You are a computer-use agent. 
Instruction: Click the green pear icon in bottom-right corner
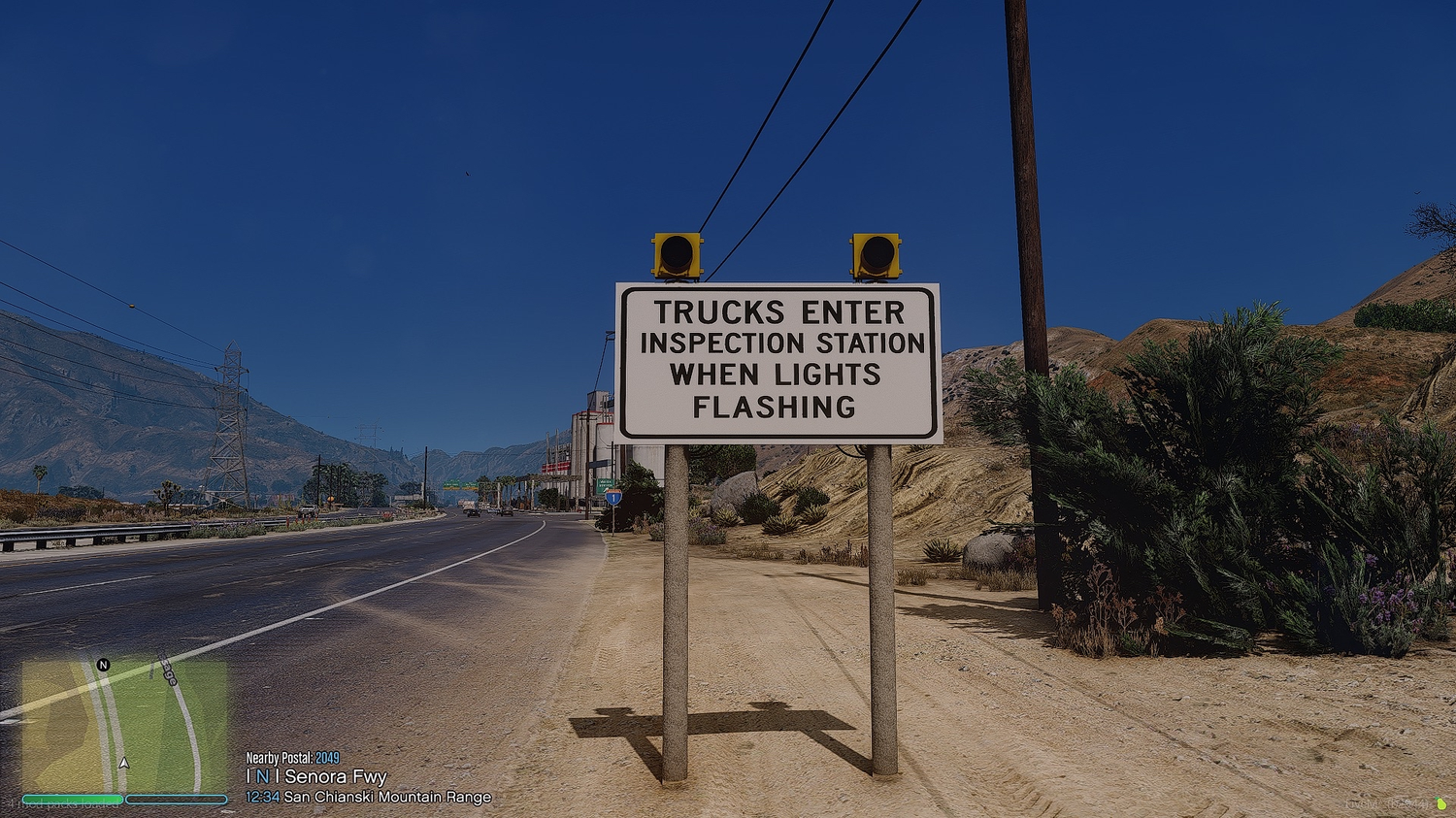pos(1439,803)
